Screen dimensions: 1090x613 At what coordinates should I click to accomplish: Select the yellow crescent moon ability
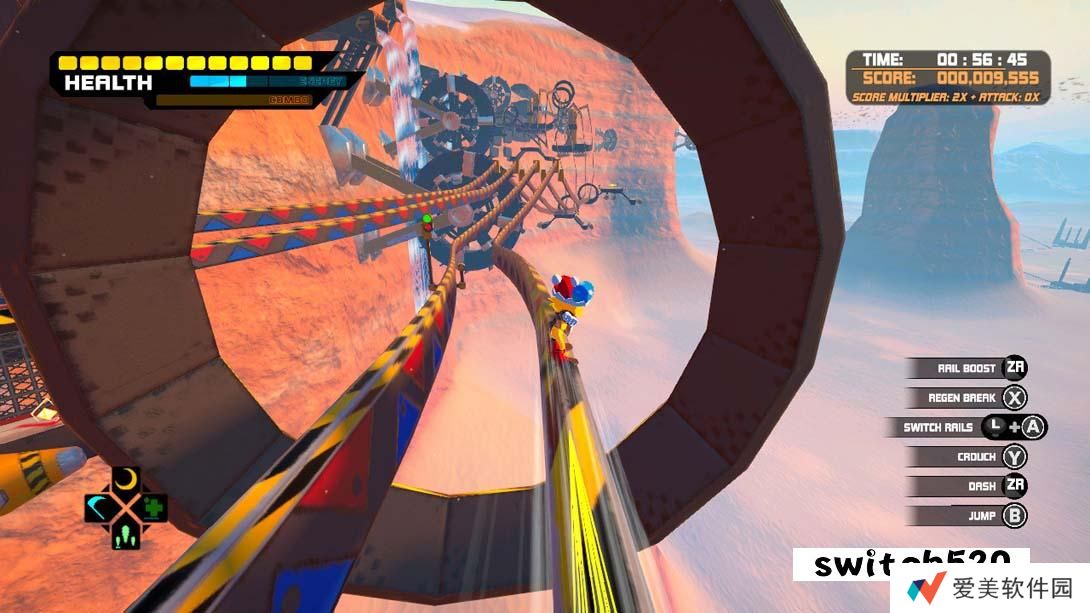coord(126,481)
